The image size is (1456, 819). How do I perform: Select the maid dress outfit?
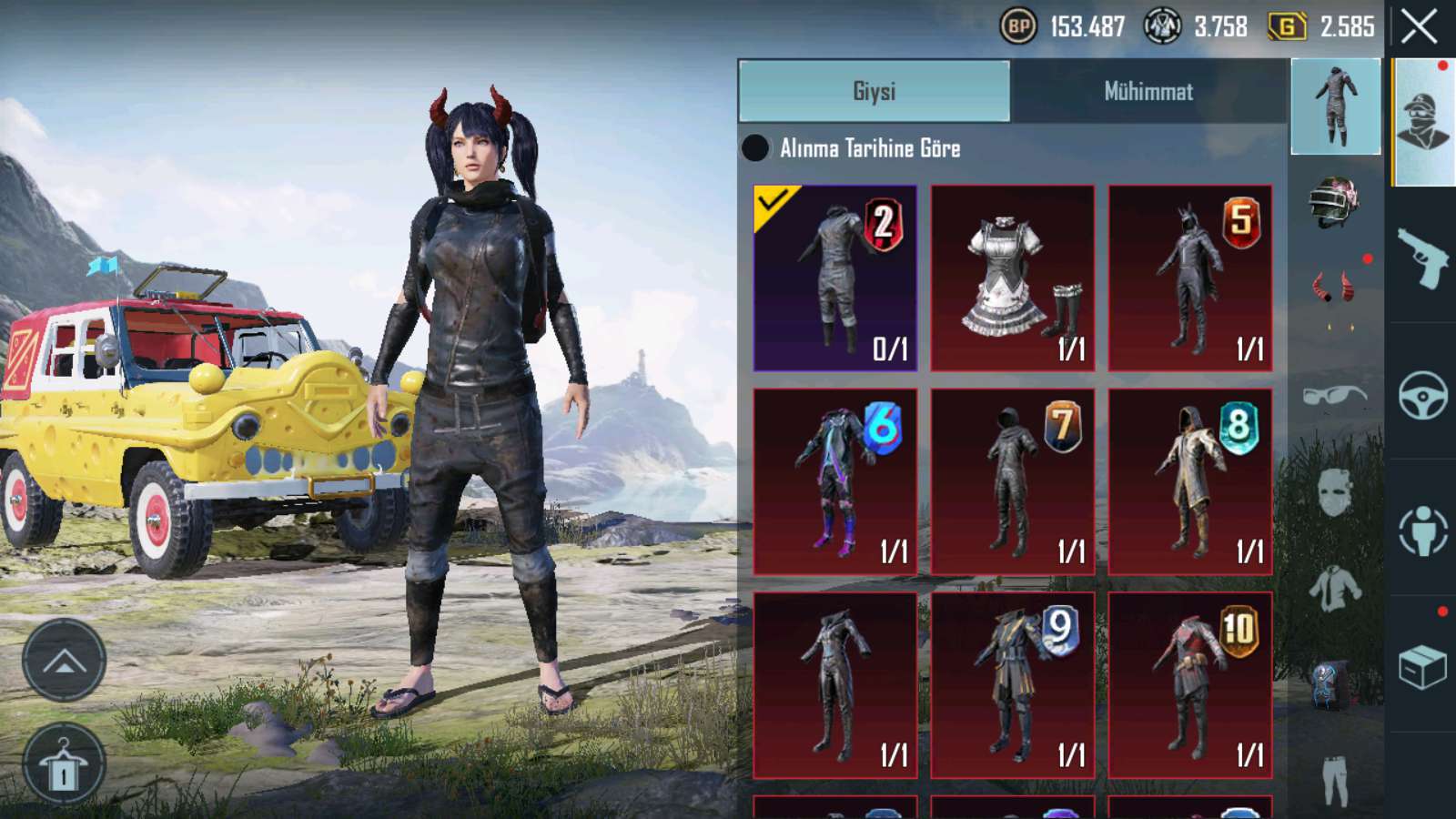coord(1012,278)
